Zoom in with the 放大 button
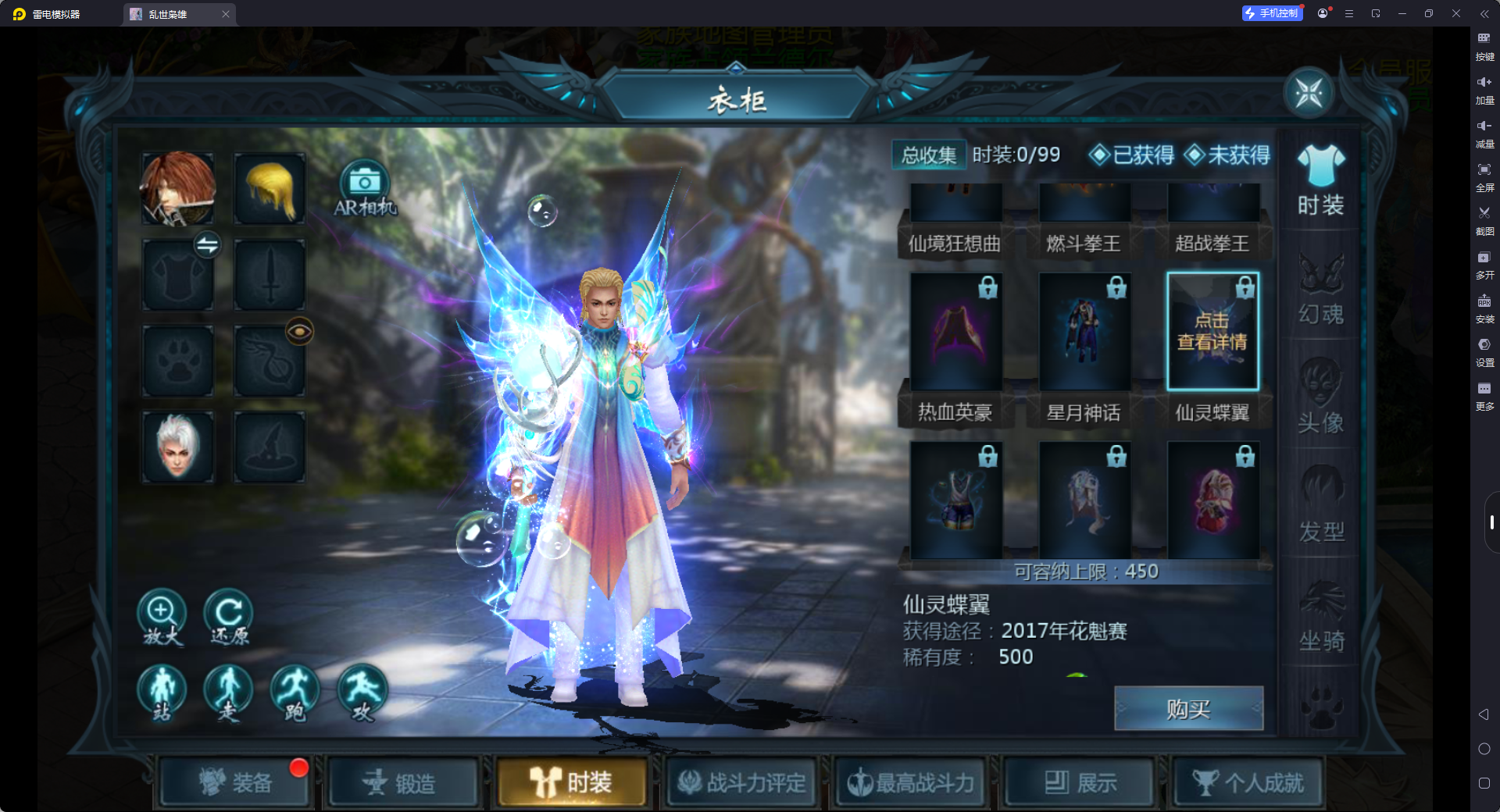Screen dimensions: 1500x812 point(162,615)
